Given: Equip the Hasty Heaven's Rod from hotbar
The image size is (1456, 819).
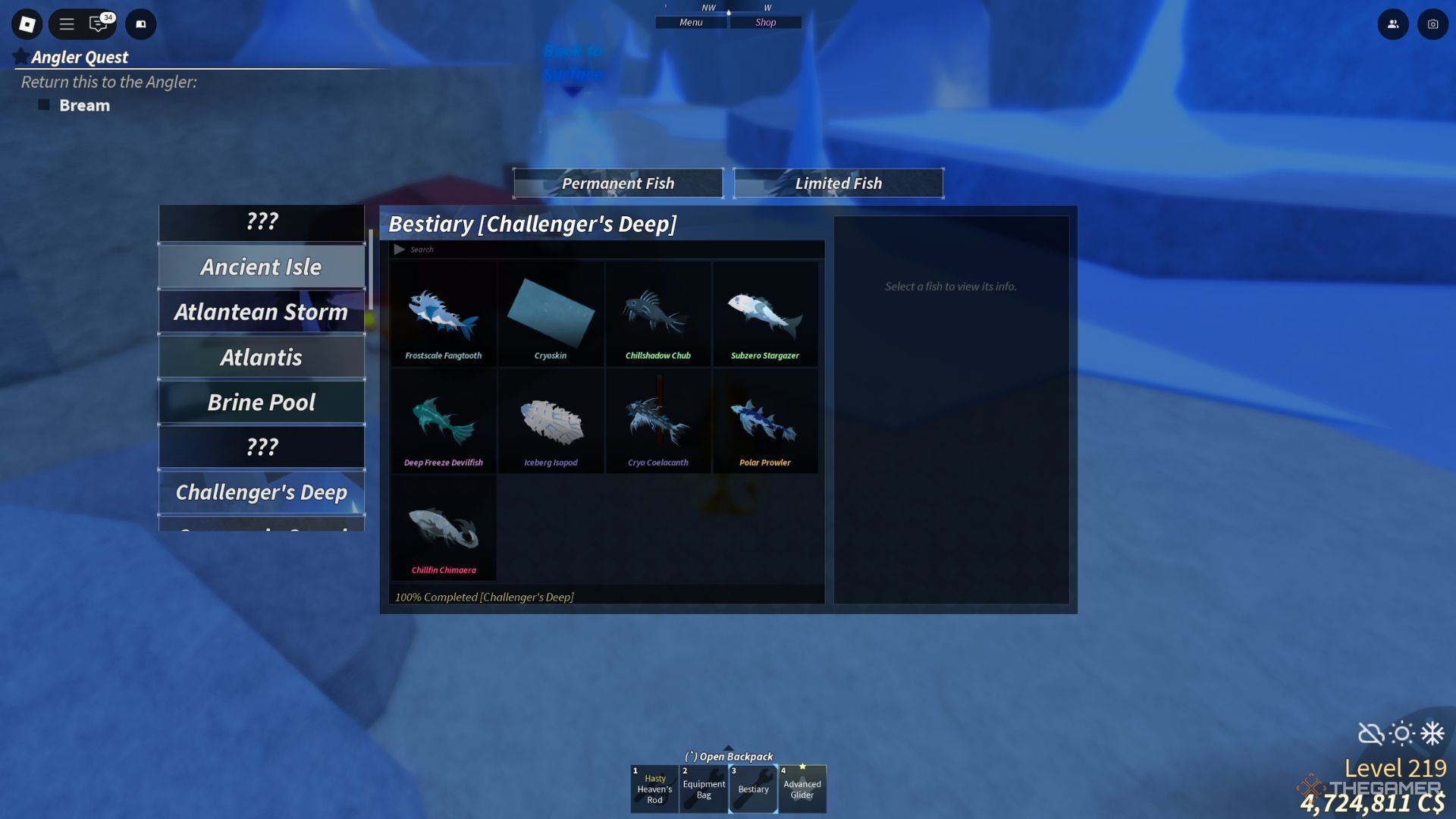Looking at the screenshot, I should click(654, 789).
